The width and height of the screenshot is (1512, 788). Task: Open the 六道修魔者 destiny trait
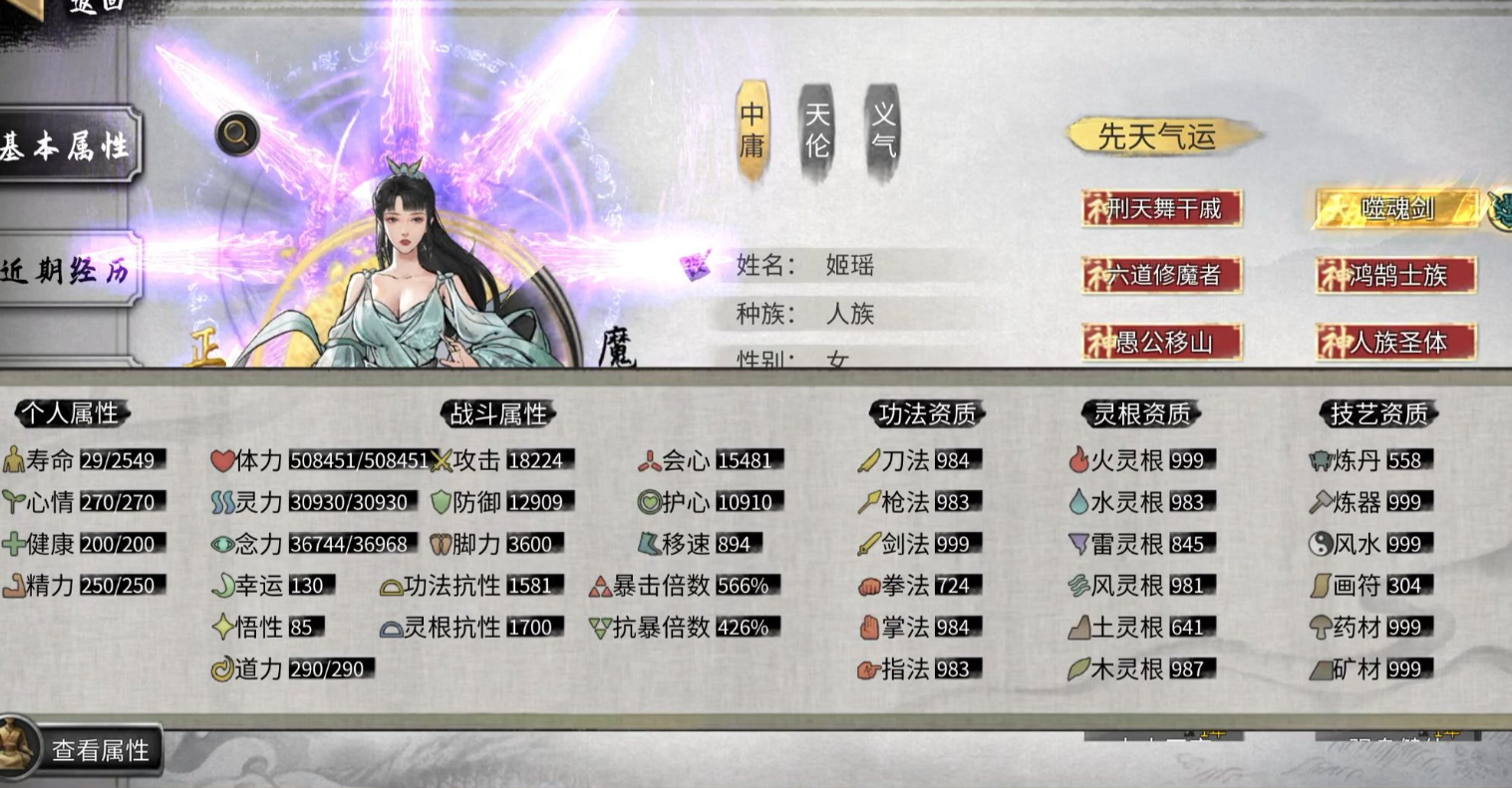(x=1161, y=275)
